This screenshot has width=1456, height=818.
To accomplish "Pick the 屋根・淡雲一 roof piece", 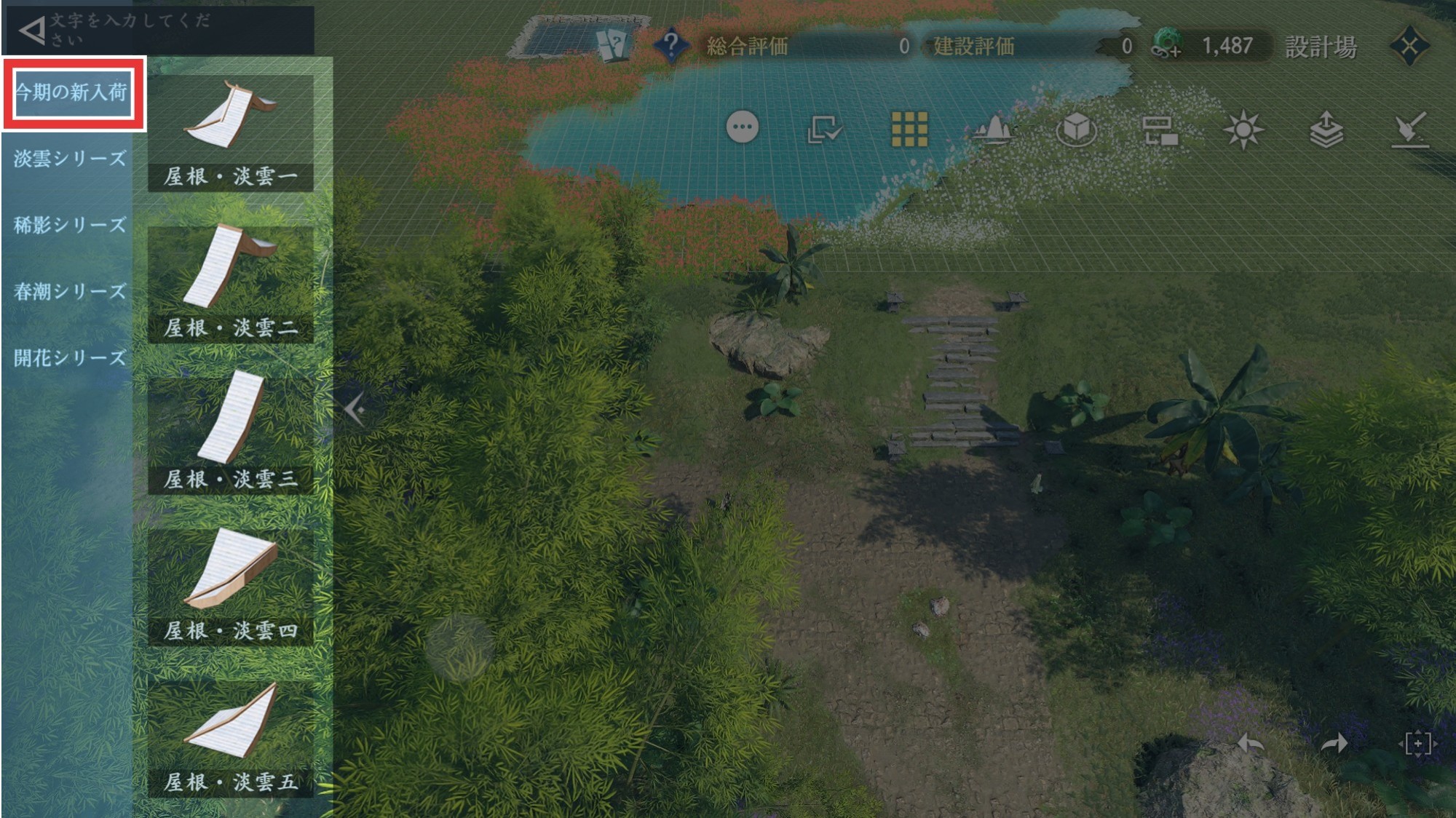I will [231, 132].
